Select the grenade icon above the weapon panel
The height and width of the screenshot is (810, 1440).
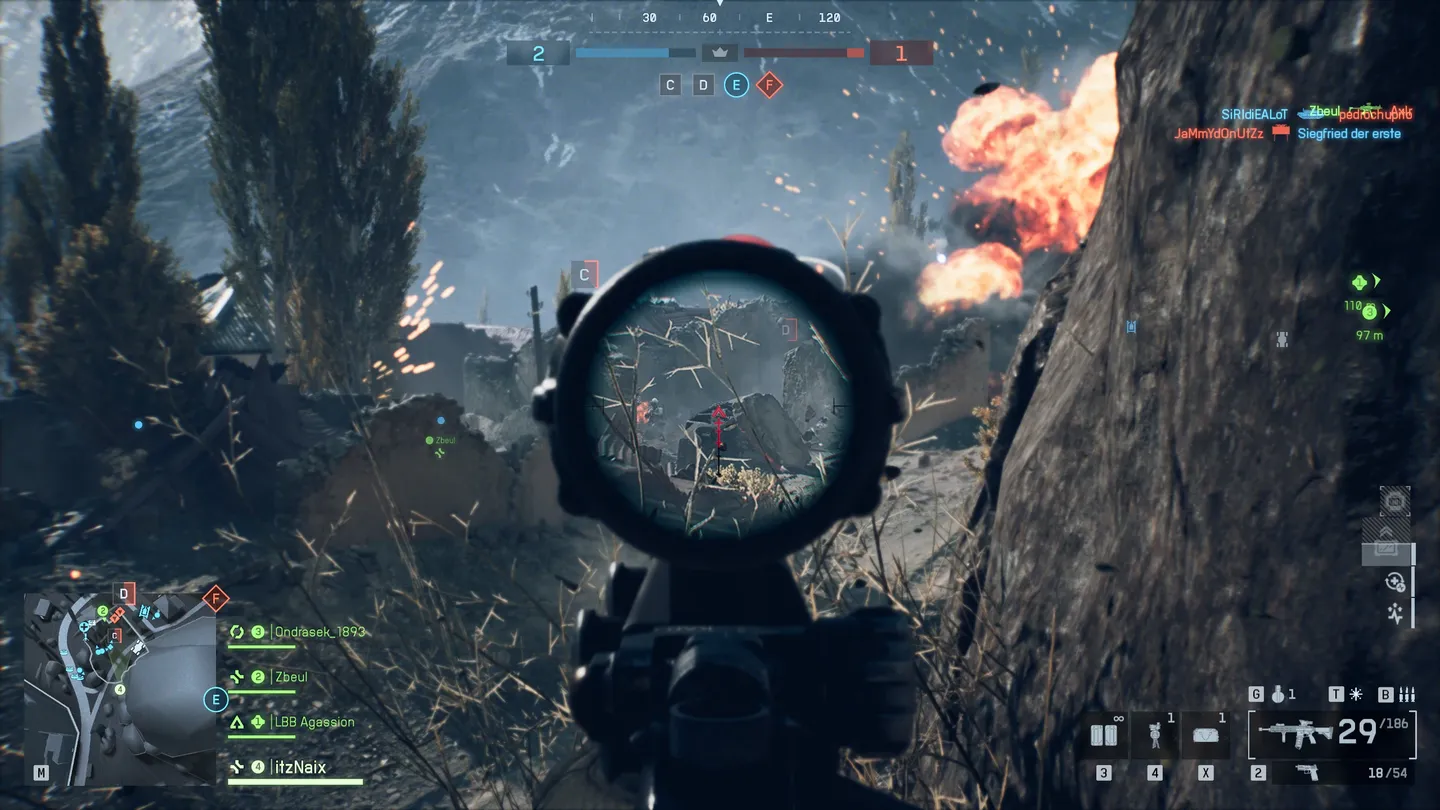point(1277,694)
